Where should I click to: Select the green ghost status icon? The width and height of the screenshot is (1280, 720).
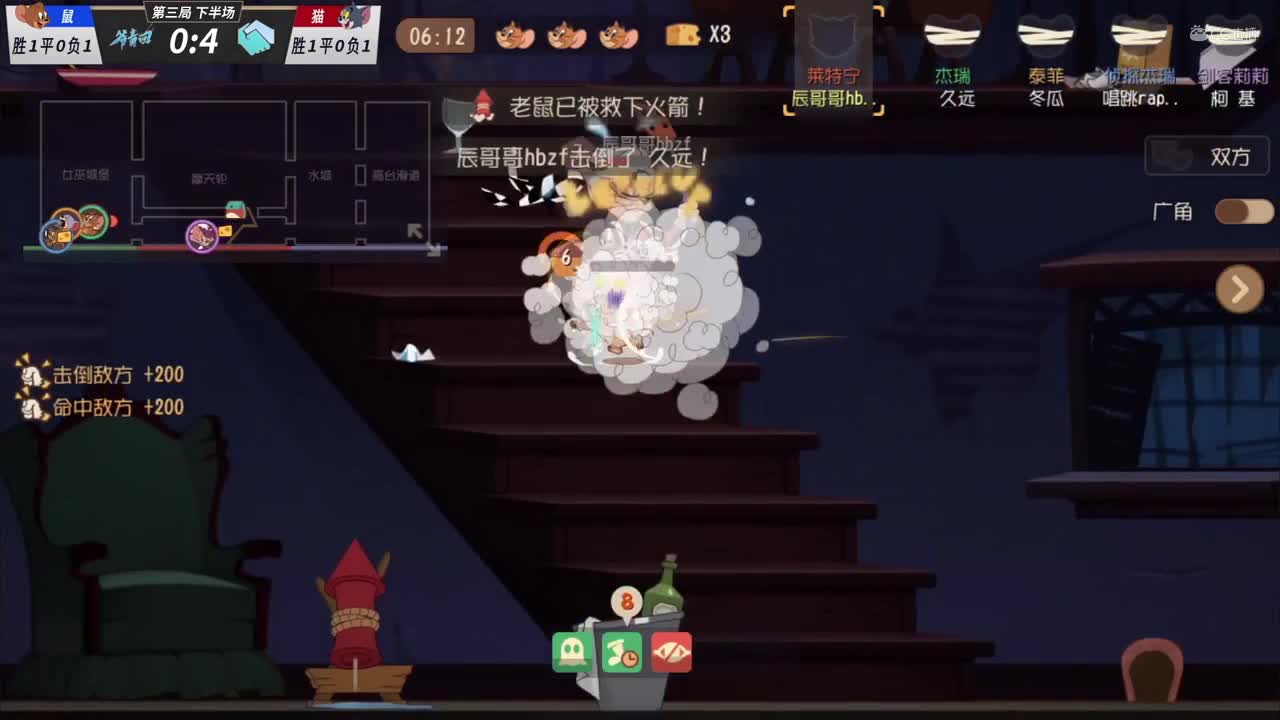coord(572,652)
